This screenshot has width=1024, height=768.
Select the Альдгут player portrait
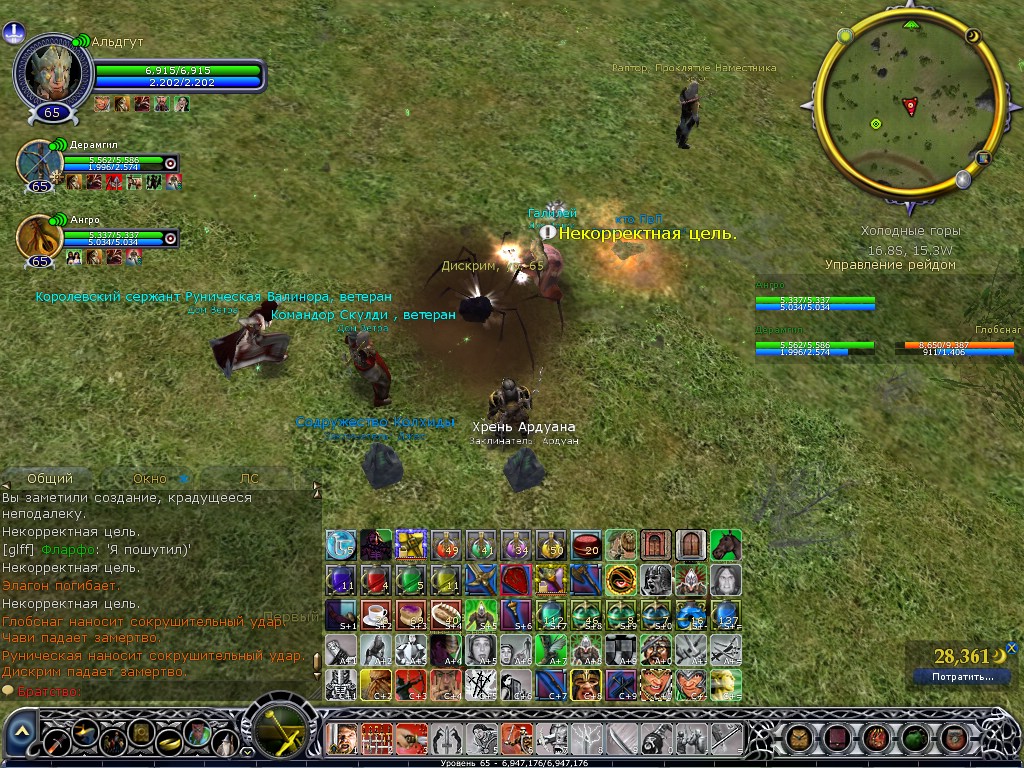click(x=52, y=73)
